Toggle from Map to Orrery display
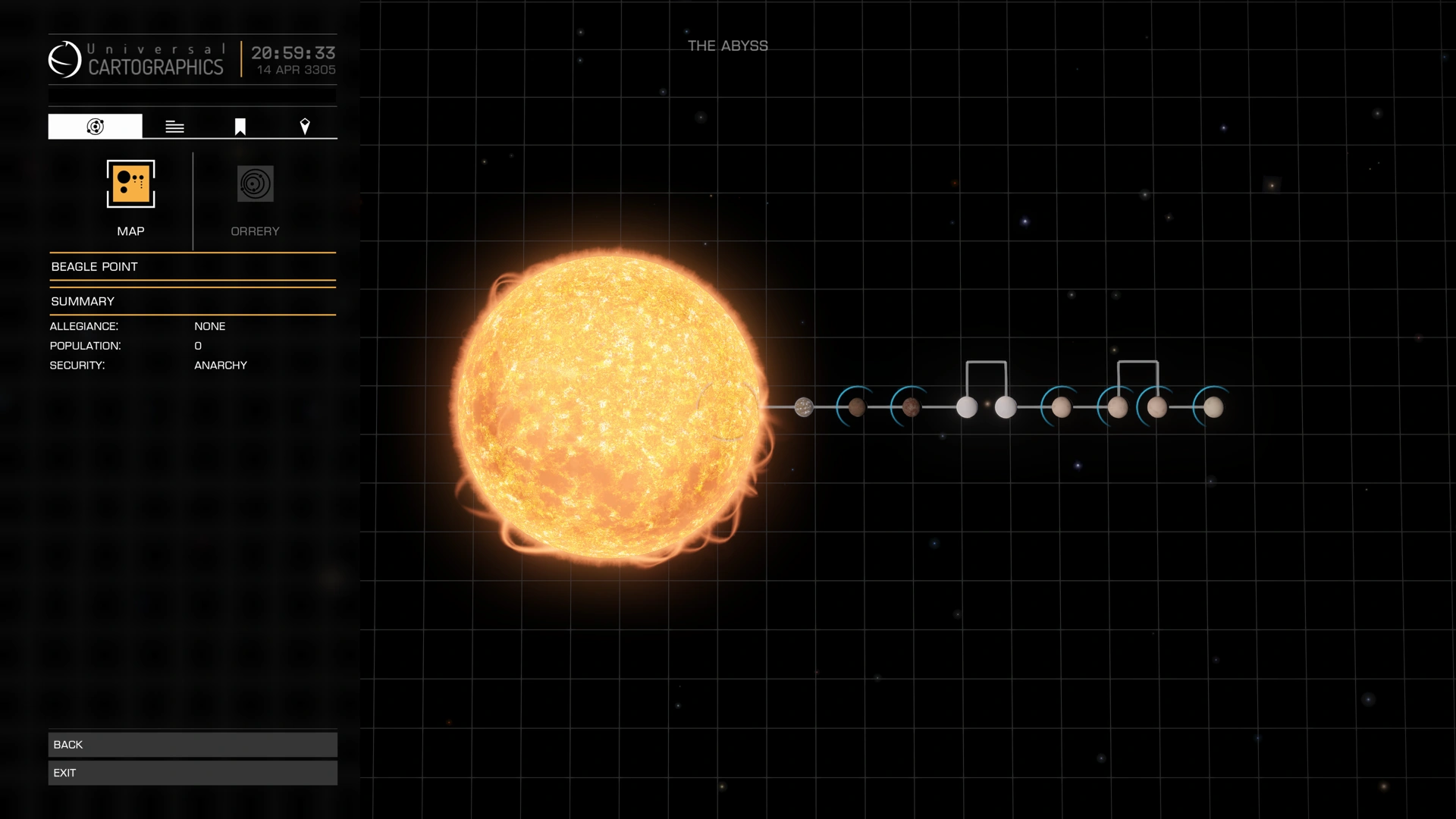 (x=255, y=184)
